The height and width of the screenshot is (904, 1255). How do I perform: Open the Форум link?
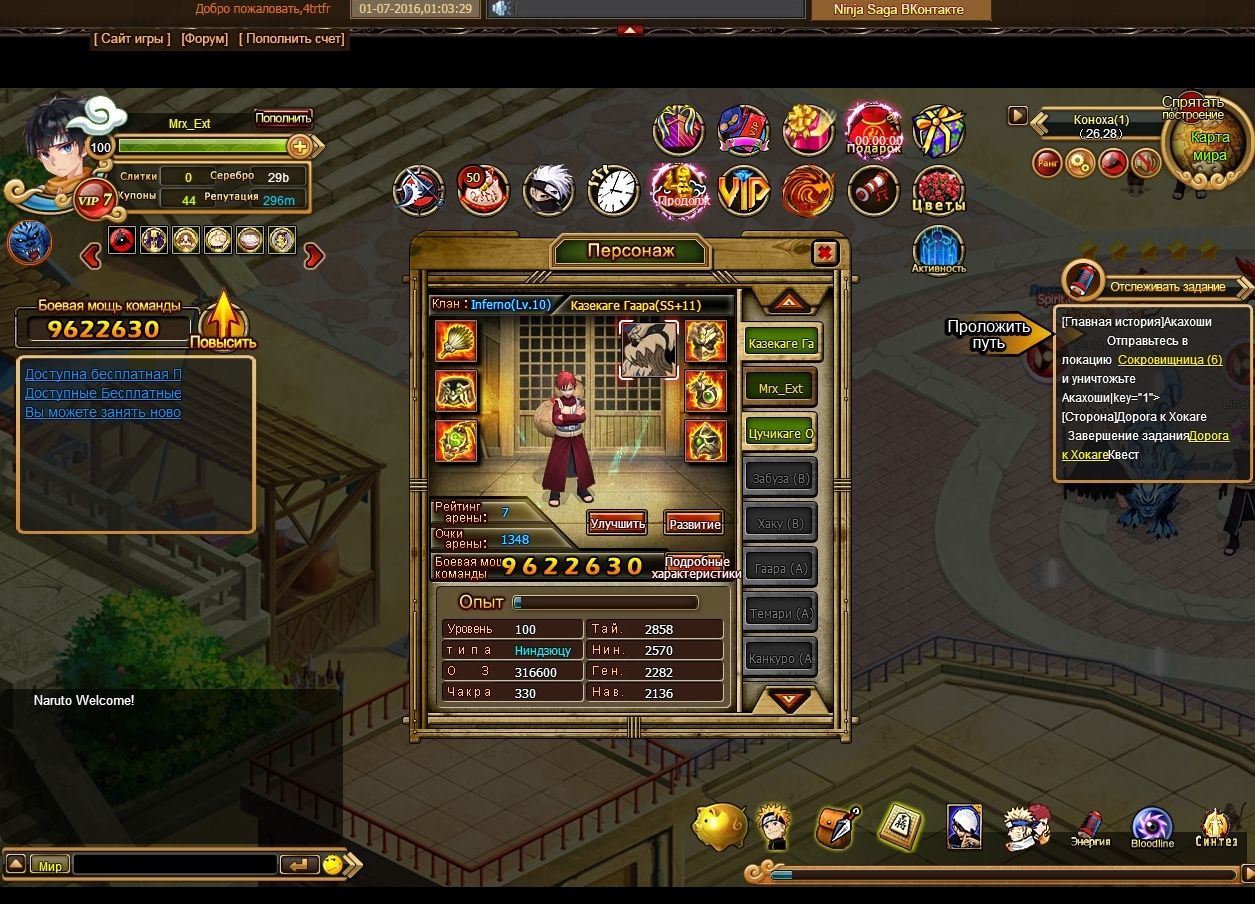[205, 39]
